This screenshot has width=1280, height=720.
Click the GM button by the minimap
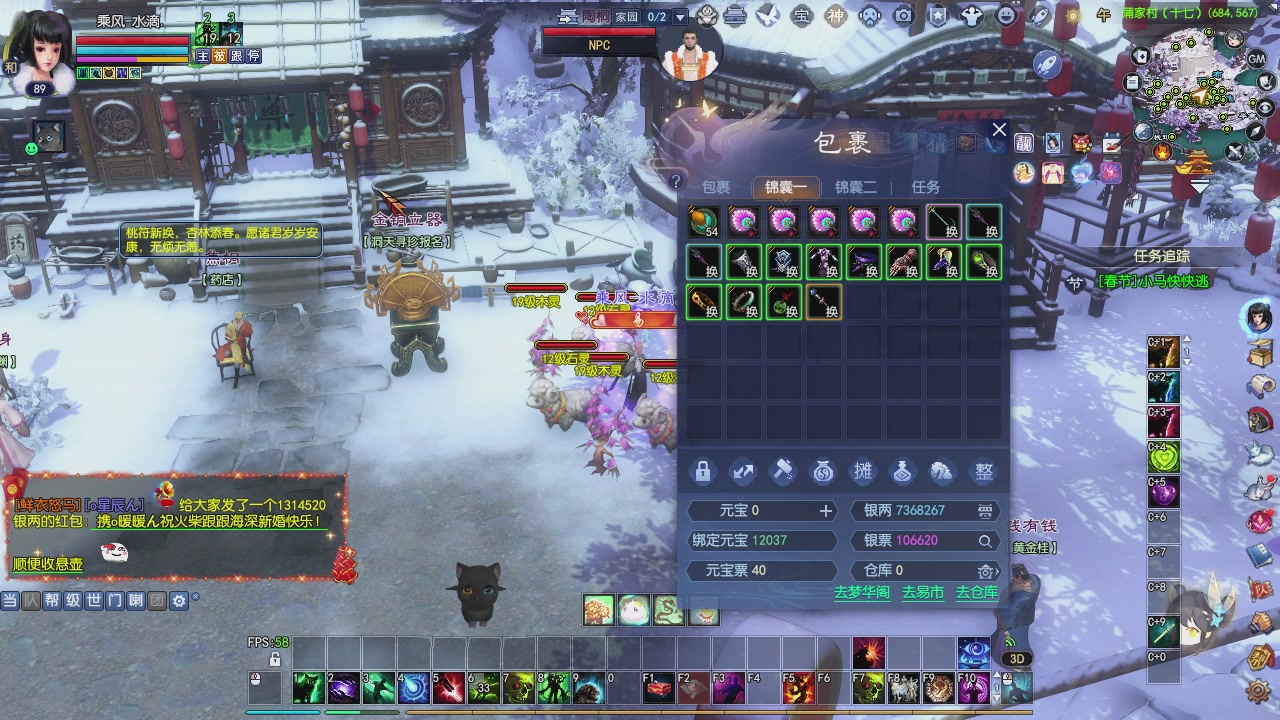(1257, 59)
